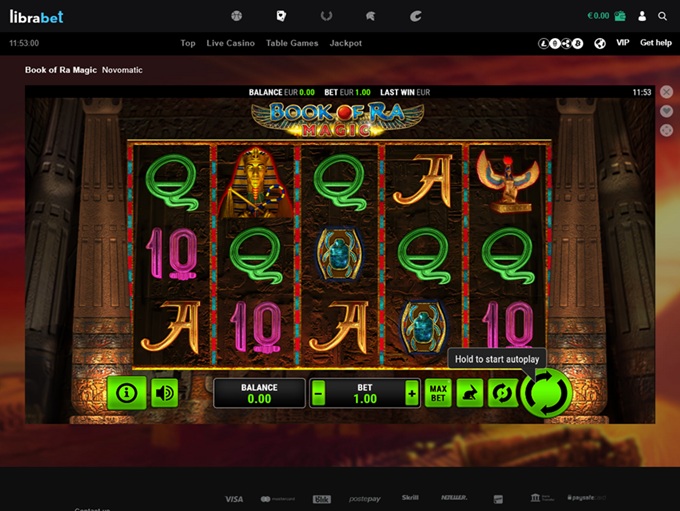680x511 pixels.
Task: Decrease the bet with the minus button
Action: pyautogui.click(x=319, y=393)
